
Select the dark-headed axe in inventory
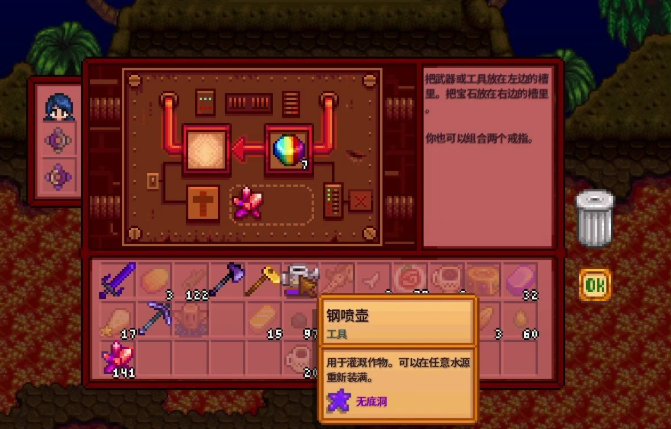227,280
